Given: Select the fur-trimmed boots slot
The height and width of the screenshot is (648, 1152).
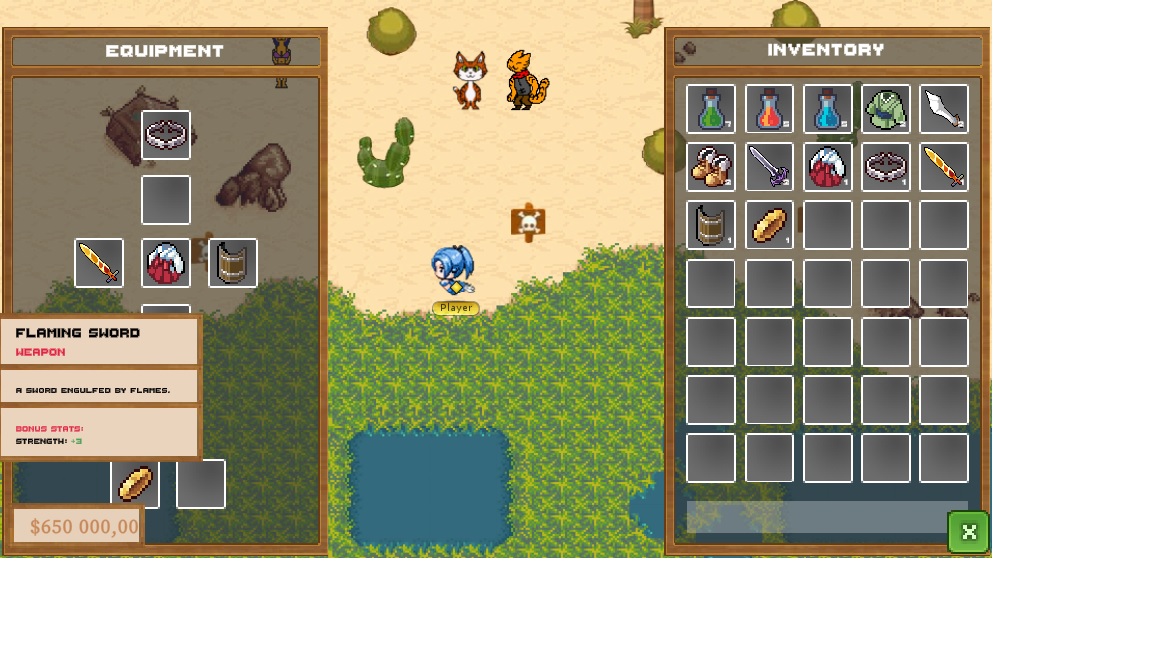Looking at the screenshot, I should click(711, 167).
